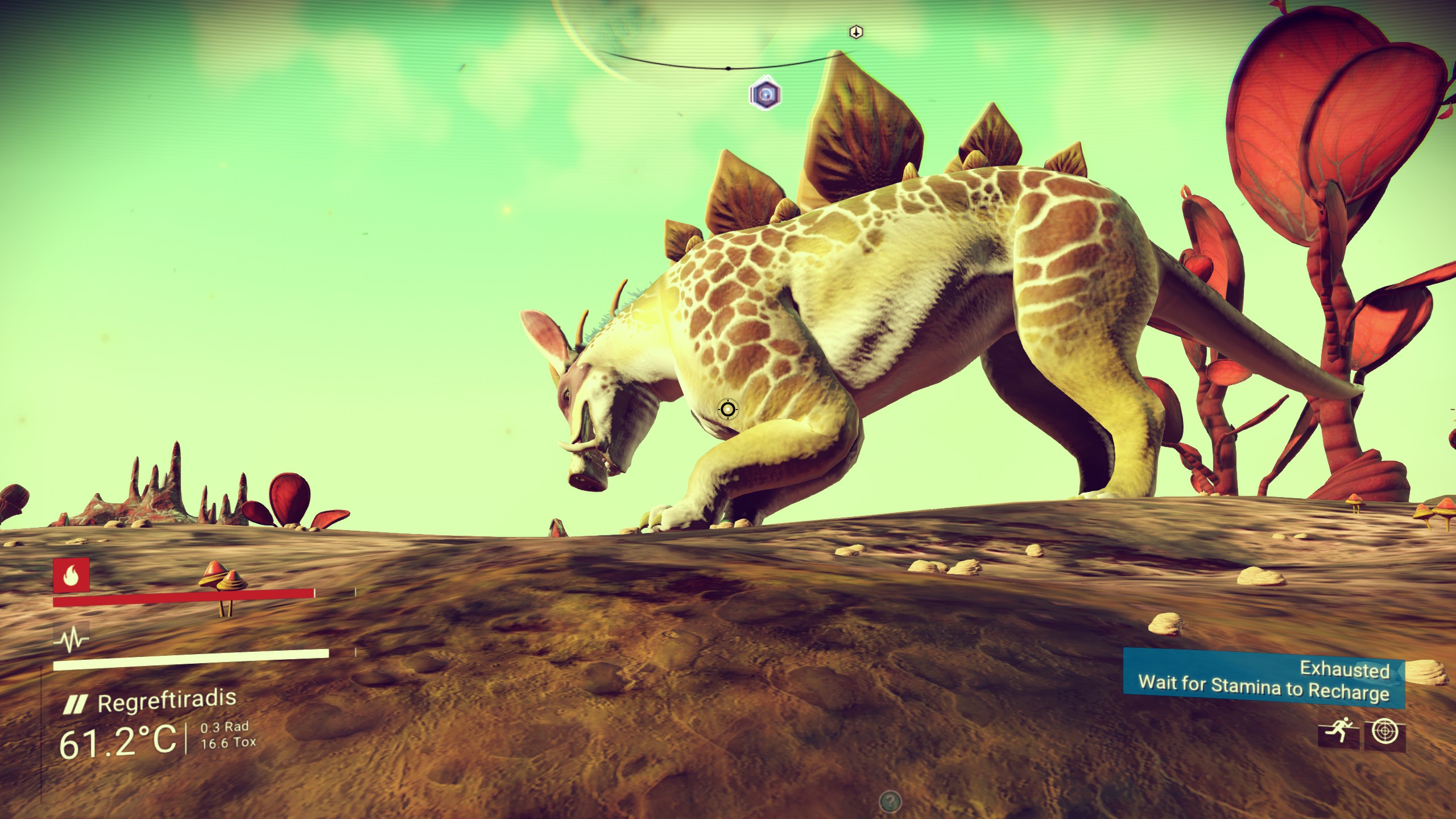
Task: Click the starship marker on the compass
Action: pos(855,32)
